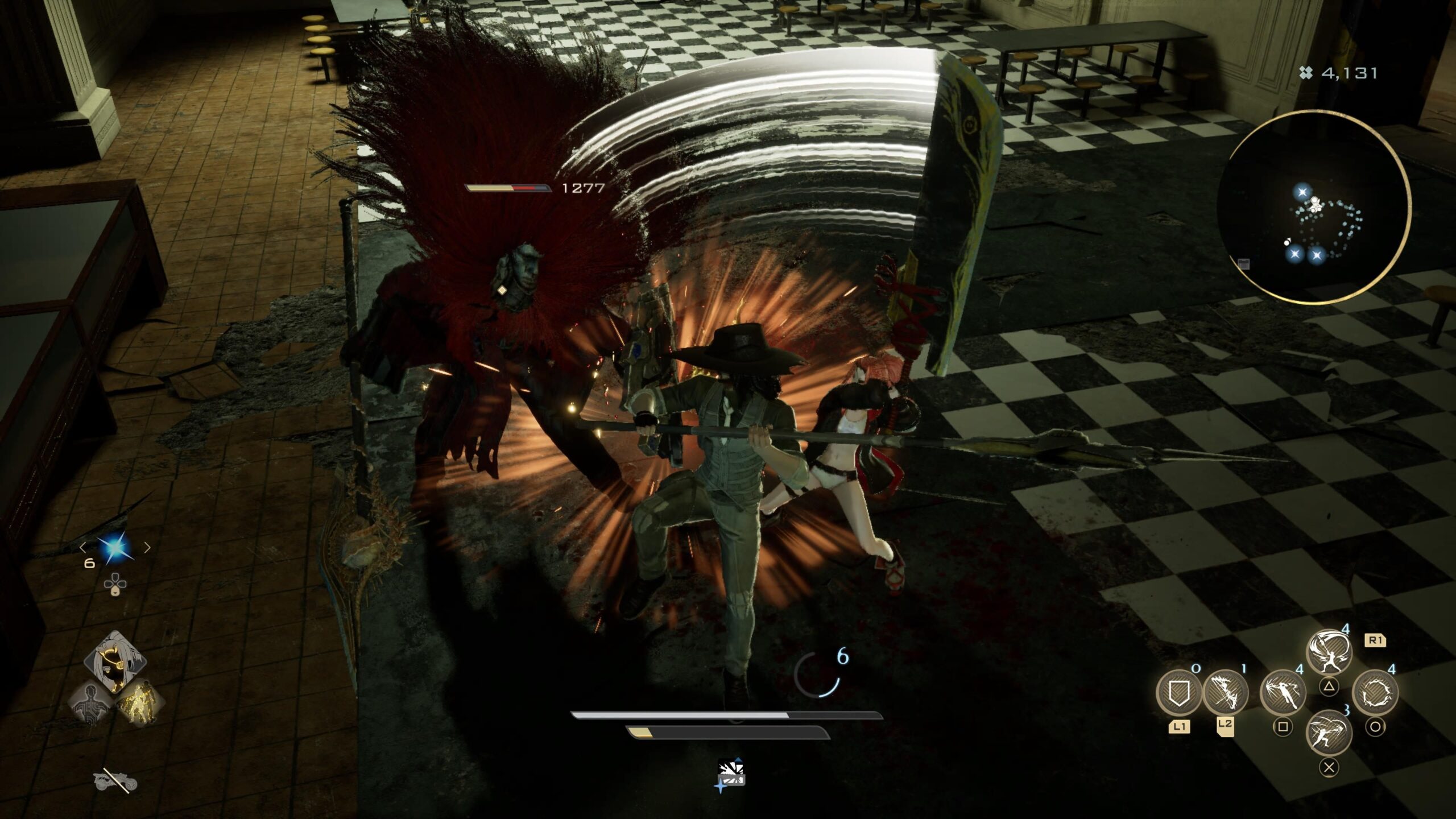Activate the thorned ring skill
The width and height of the screenshot is (1456, 819).
pyautogui.click(x=1375, y=693)
